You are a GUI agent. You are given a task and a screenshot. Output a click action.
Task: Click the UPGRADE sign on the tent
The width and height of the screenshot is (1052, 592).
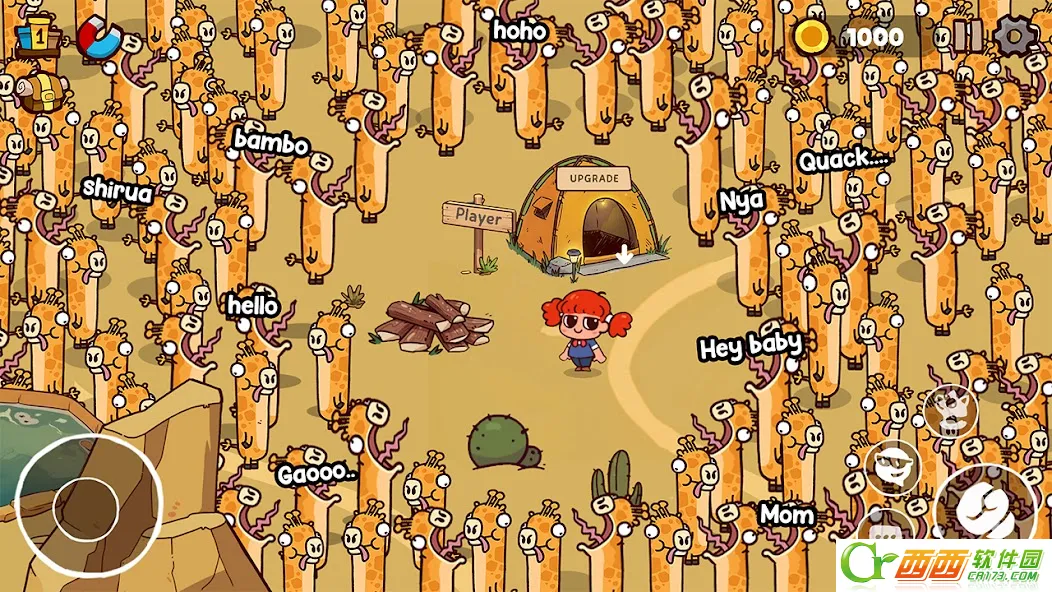[594, 179]
